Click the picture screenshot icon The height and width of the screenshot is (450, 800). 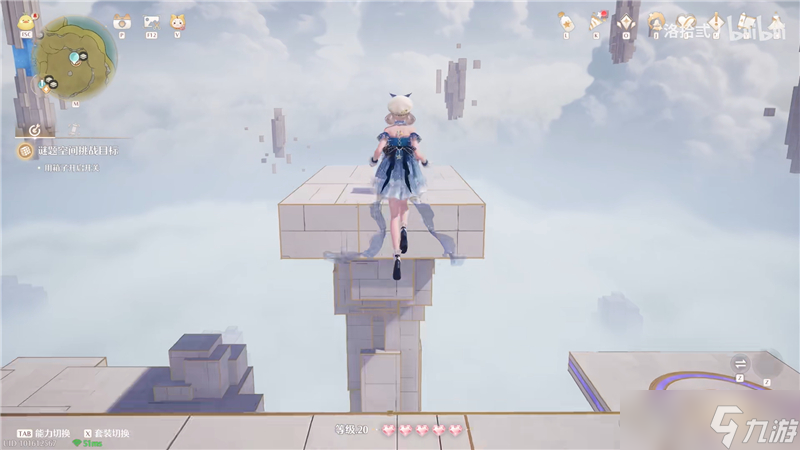click(151, 21)
